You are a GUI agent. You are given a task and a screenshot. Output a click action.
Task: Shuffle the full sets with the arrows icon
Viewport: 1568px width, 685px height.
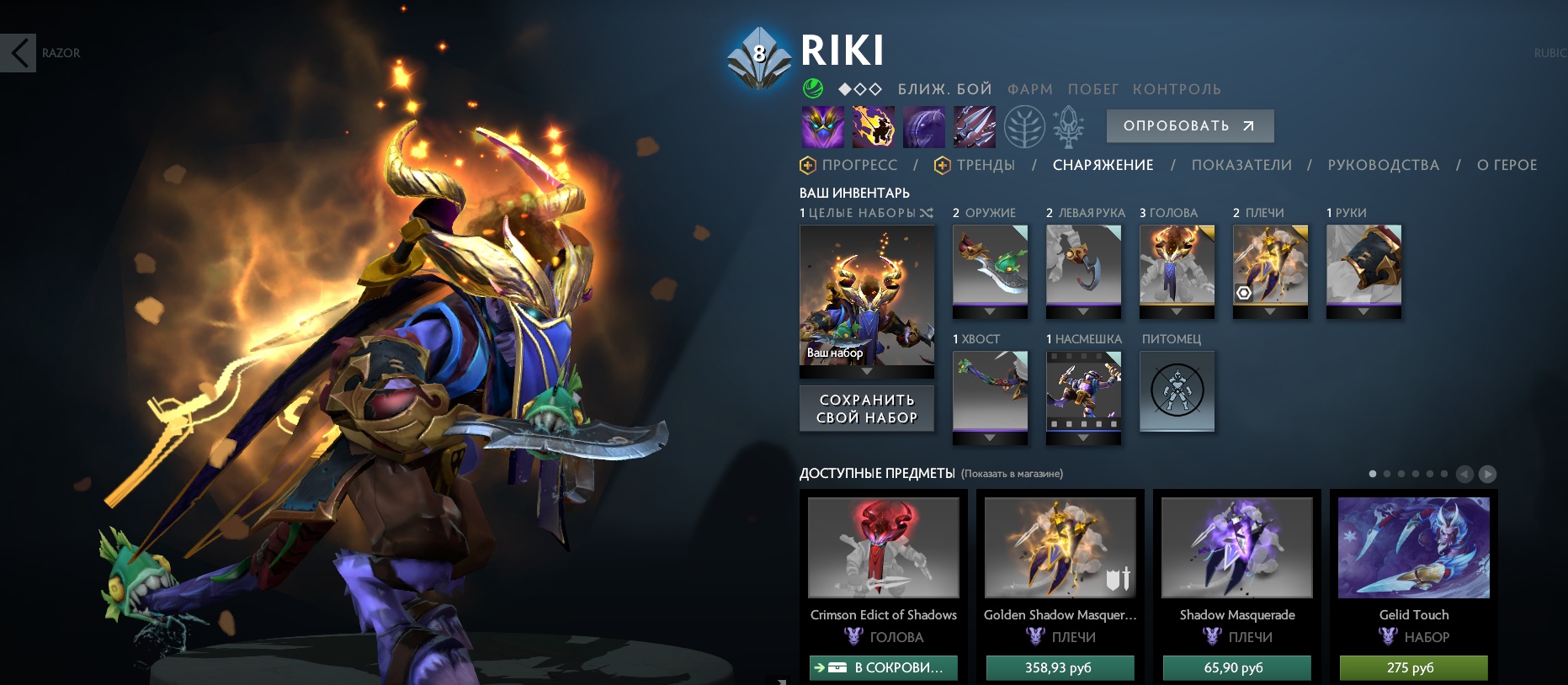(927, 213)
